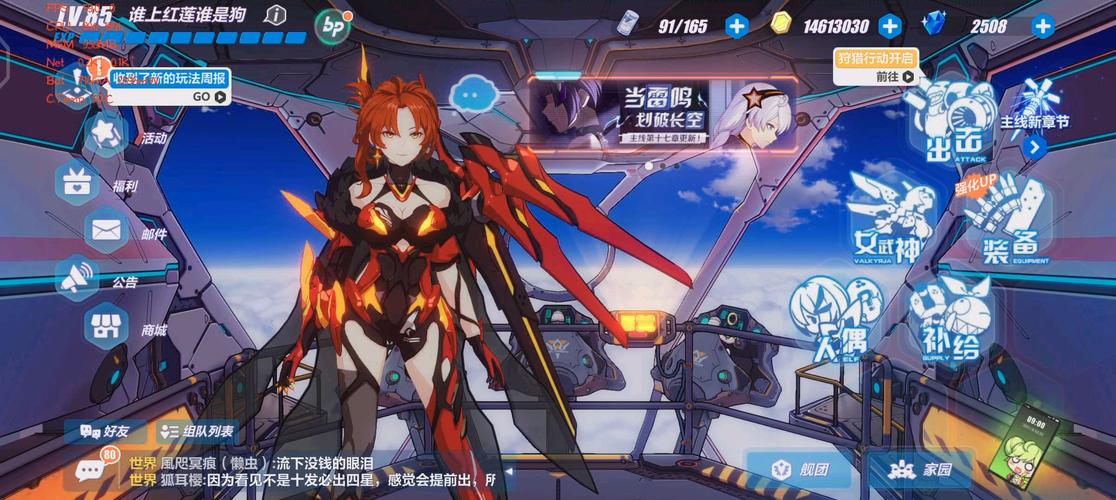Open the 商城 shop icon

pyautogui.click(x=106, y=327)
